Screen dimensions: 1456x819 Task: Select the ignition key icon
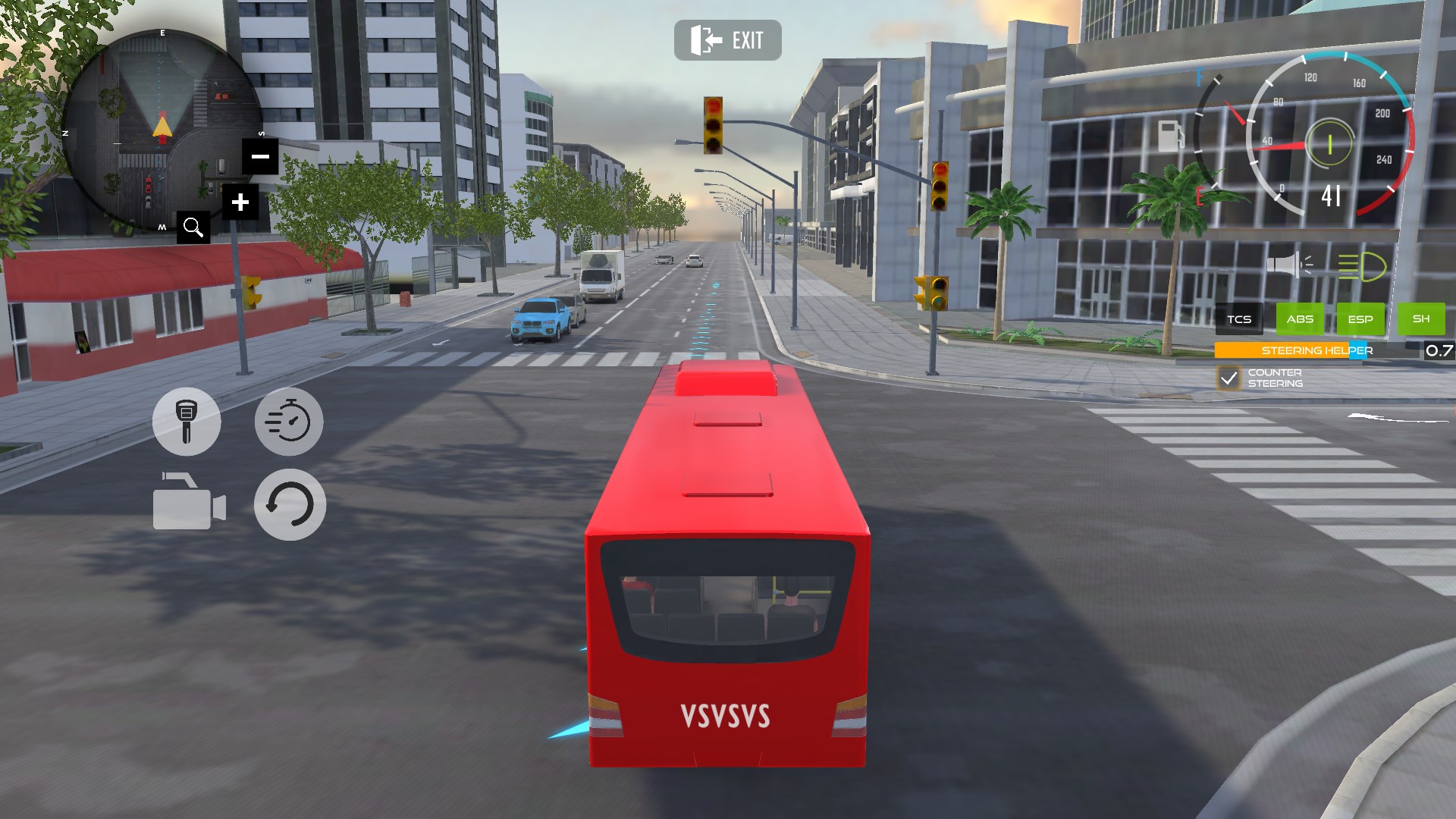[x=187, y=422]
